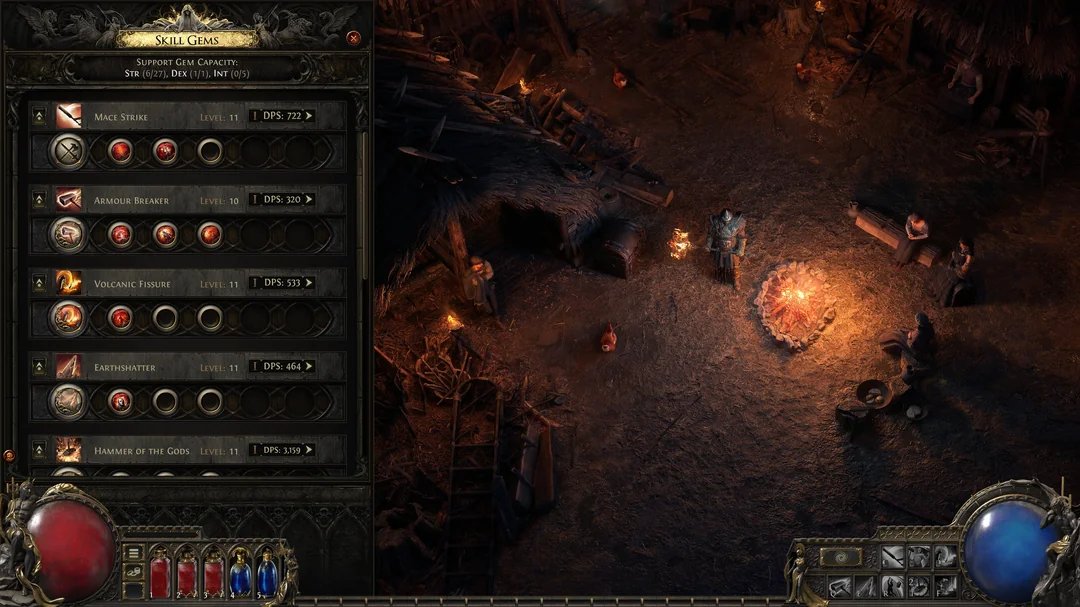The height and width of the screenshot is (607, 1080).
Task: Collapse the Mace Strike row arrow toggle
Action: [39, 116]
